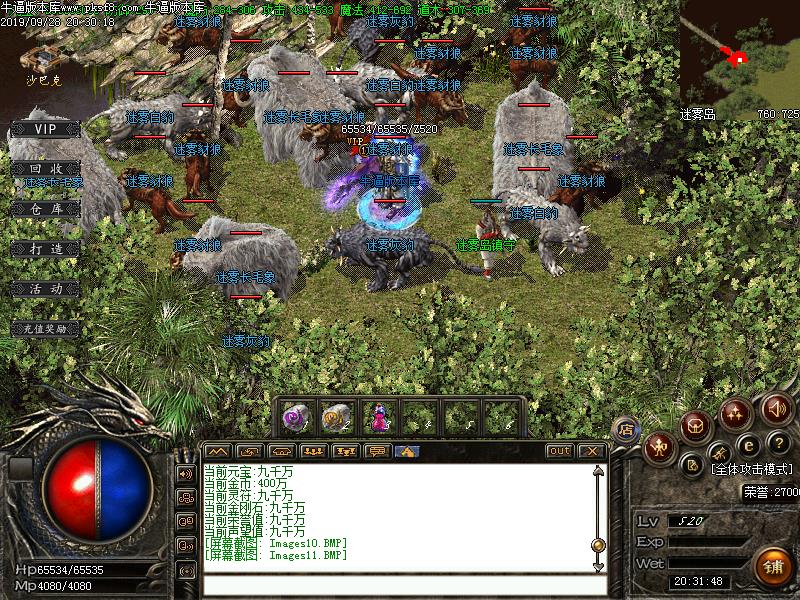Use the purple swirl stone in the hotbar
The image size is (800, 600).
pyautogui.click(x=294, y=415)
